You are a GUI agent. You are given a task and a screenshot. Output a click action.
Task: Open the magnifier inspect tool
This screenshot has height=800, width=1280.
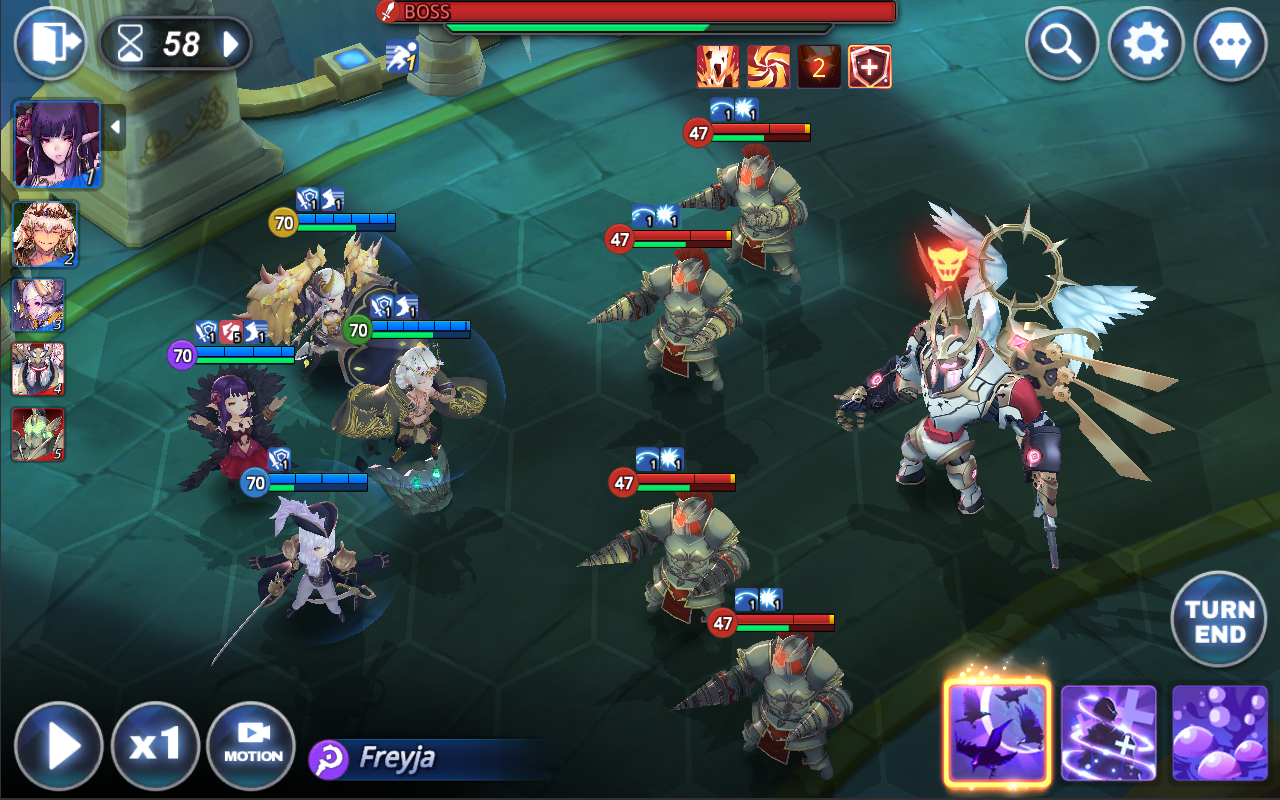click(1063, 43)
